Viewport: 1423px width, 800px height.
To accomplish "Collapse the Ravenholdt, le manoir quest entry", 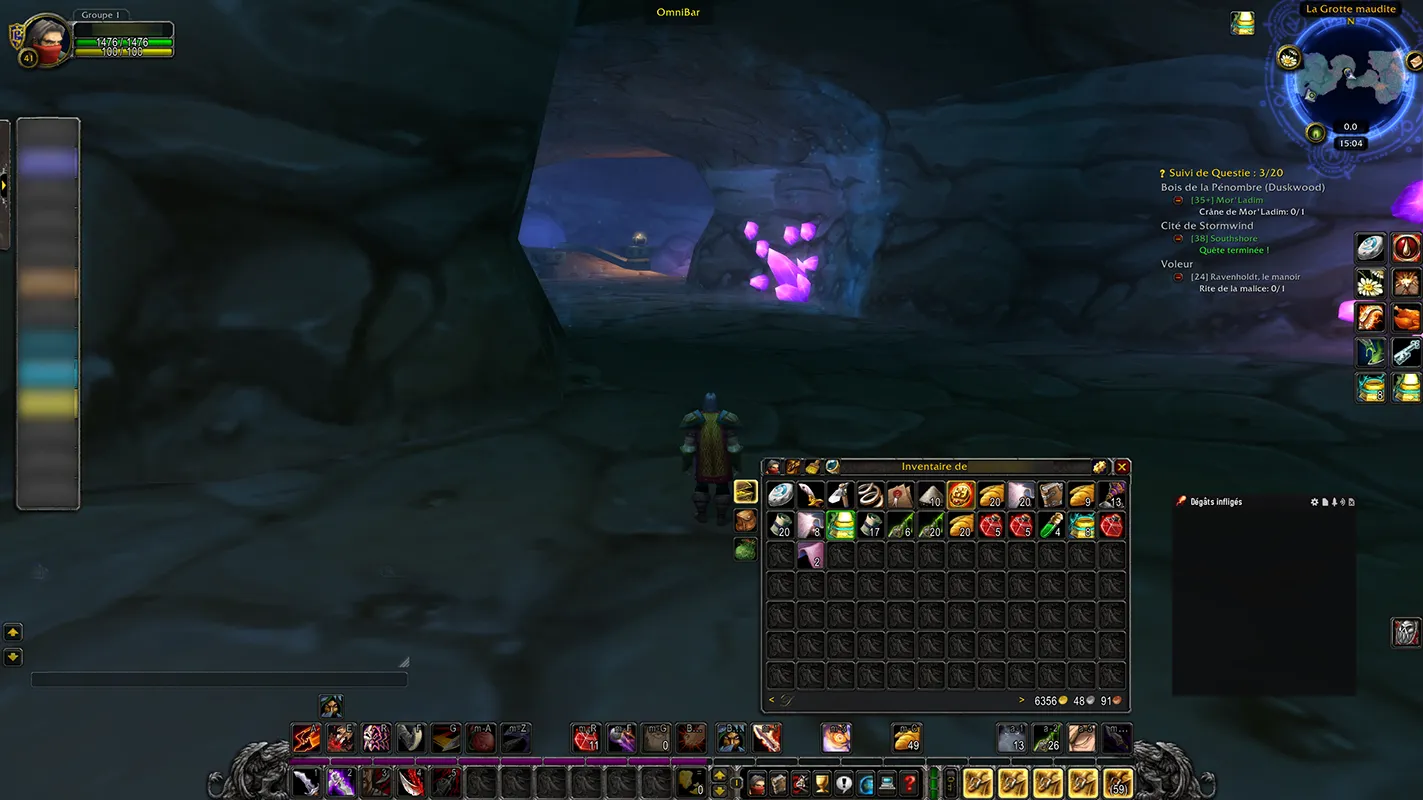I will tap(1179, 277).
